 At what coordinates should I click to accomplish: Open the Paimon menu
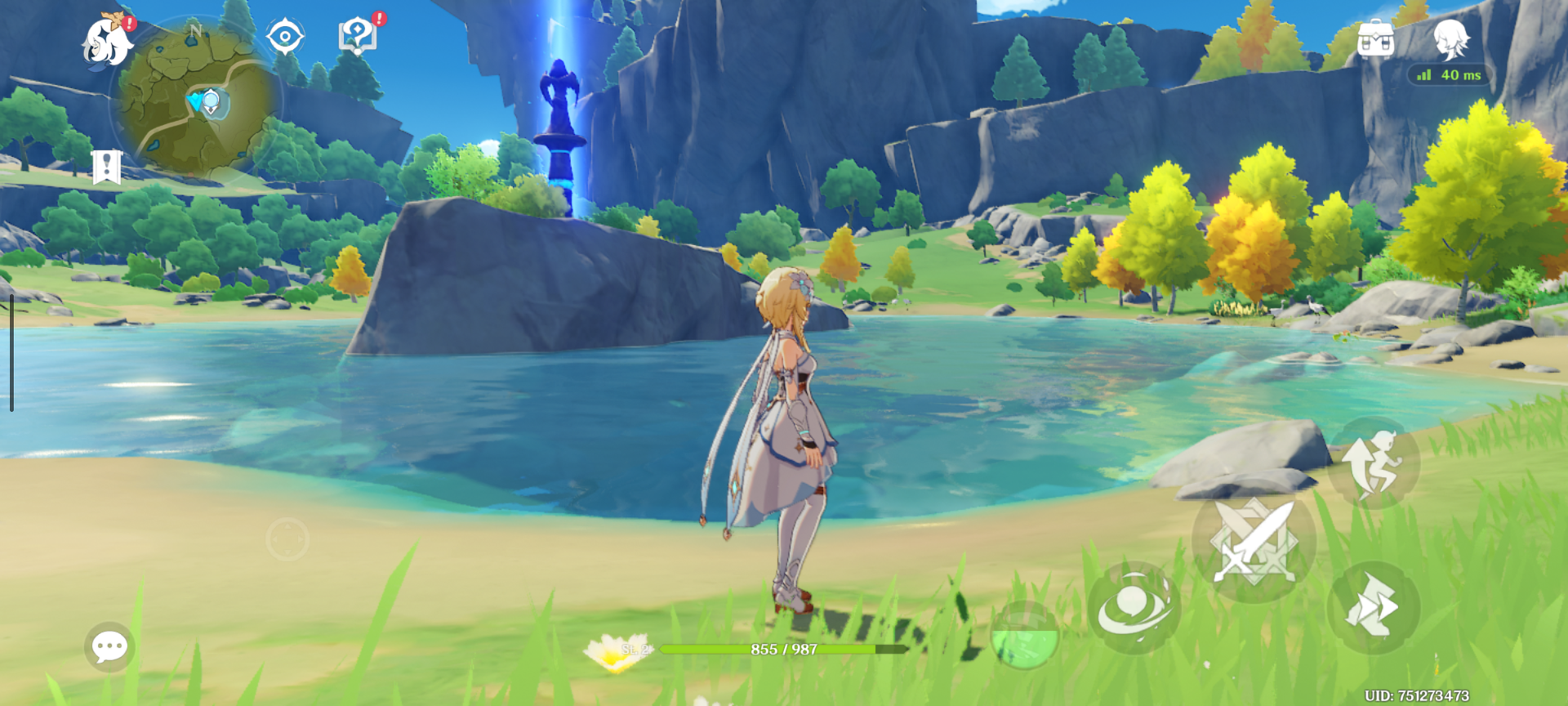(x=108, y=41)
